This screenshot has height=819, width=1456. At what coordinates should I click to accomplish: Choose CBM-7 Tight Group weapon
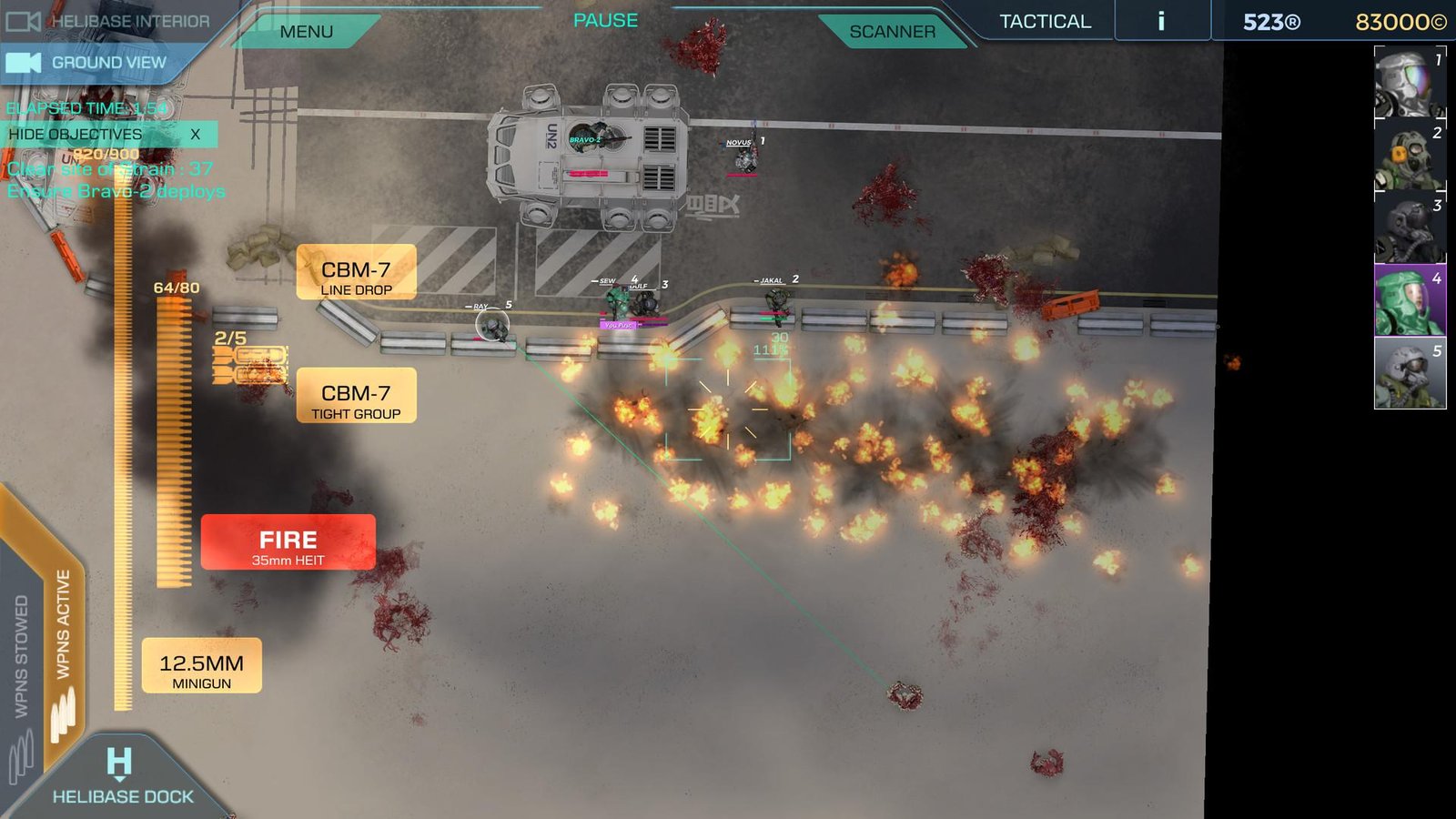(x=356, y=397)
